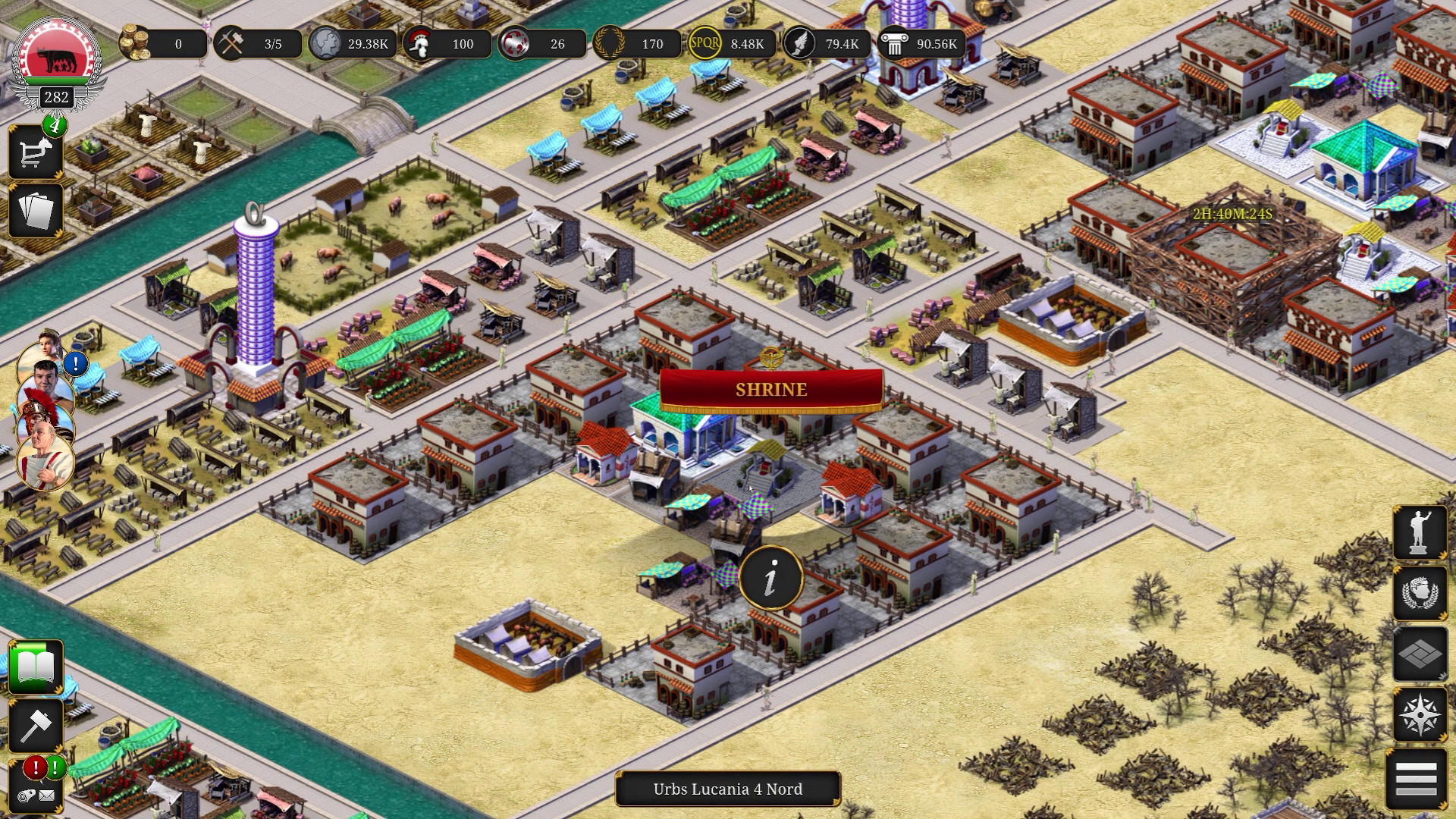Open the card deck panel
The width and height of the screenshot is (1456, 819).
click(35, 210)
